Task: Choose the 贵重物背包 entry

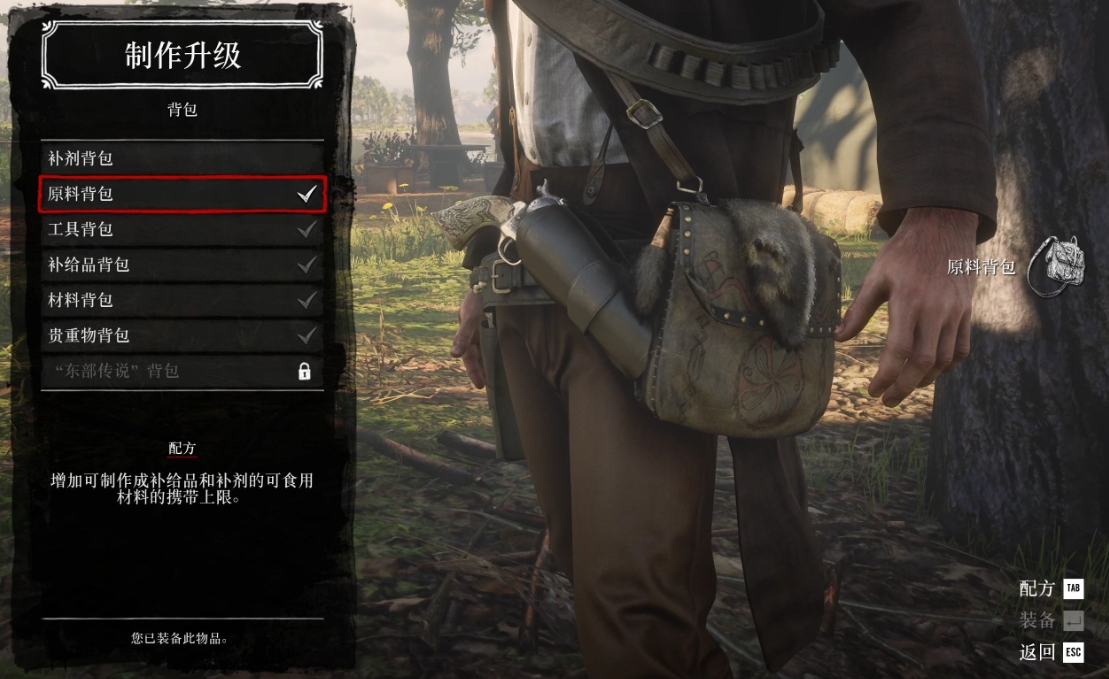Action: click(182, 336)
